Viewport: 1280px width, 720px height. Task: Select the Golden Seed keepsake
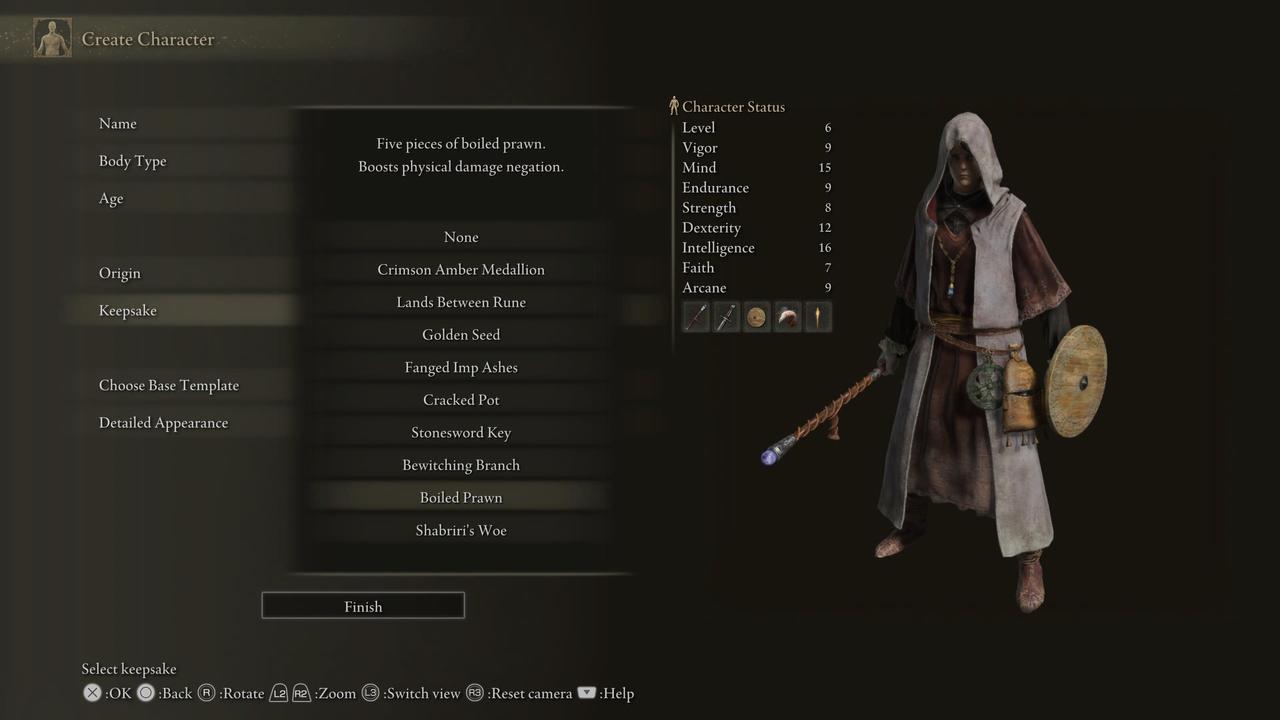[461, 334]
